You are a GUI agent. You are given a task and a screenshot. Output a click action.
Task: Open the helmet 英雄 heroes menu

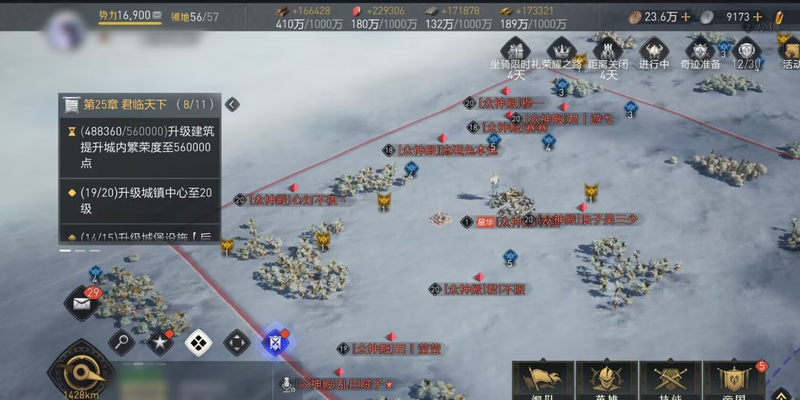tap(607, 380)
